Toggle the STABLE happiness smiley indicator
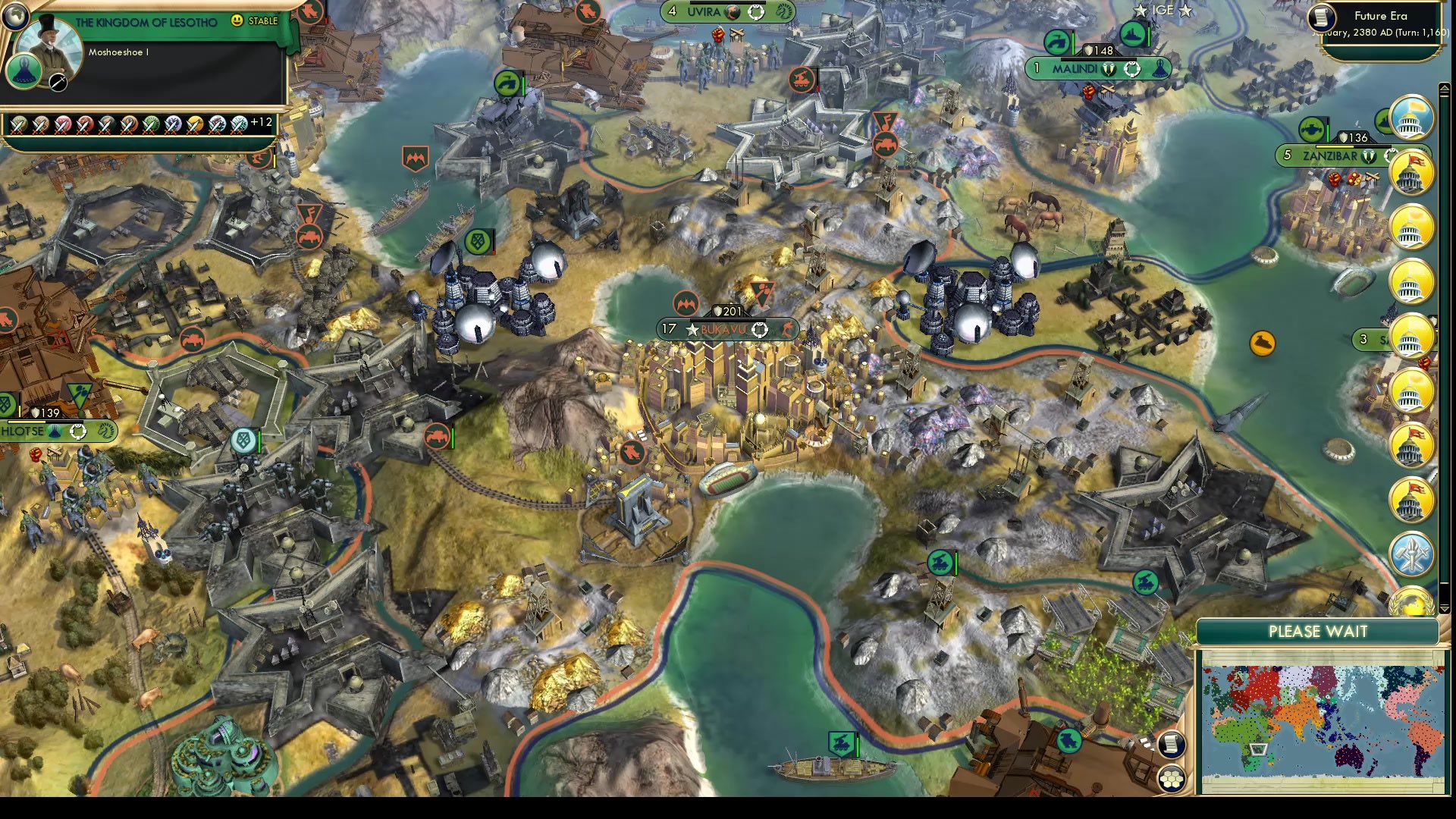 237,20
